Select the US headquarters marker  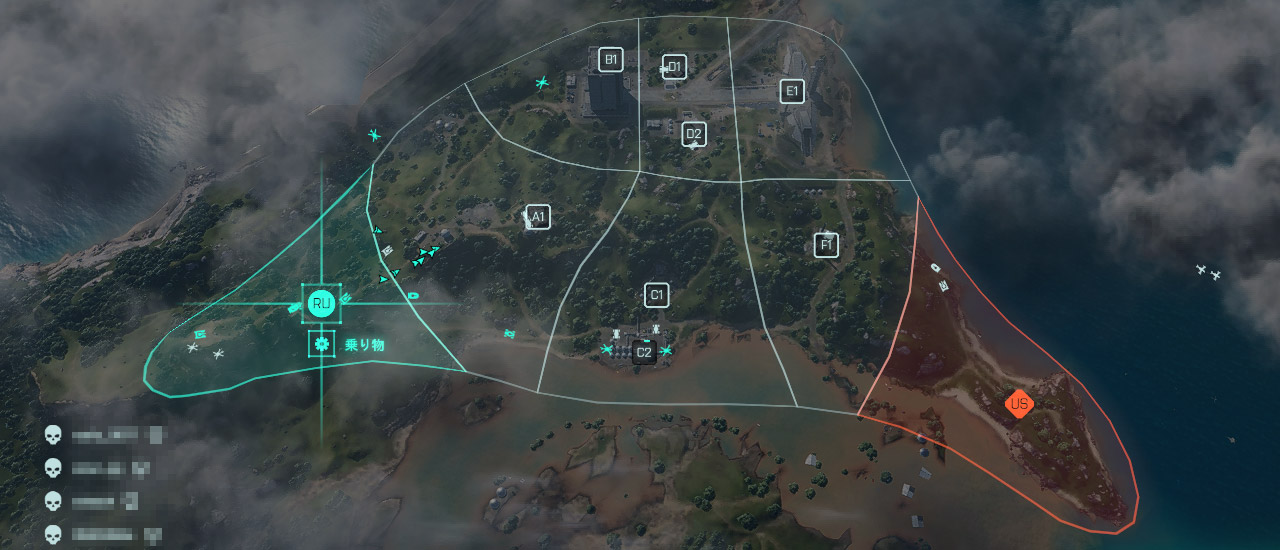pyautogui.click(x=1019, y=404)
